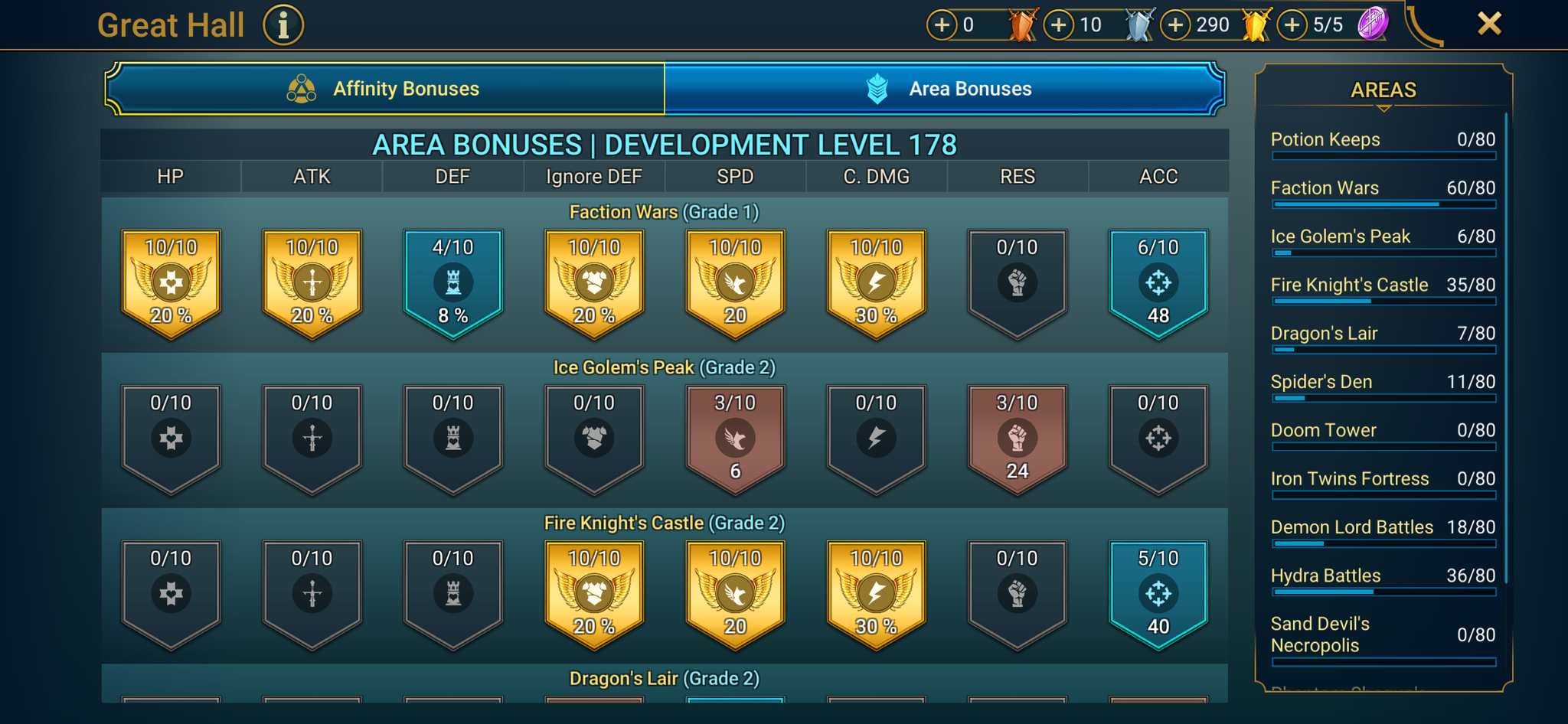Select the Faction Wars RES bonus medal
This screenshot has width=1568, height=724.
[x=1017, y=282]
